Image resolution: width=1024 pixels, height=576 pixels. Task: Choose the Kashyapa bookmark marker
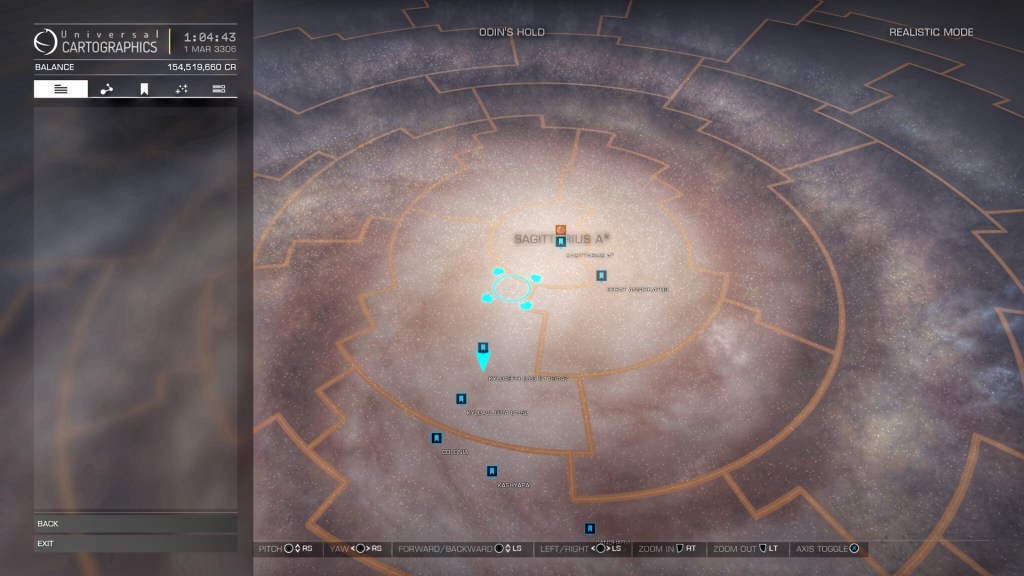(x=492, y=471)
